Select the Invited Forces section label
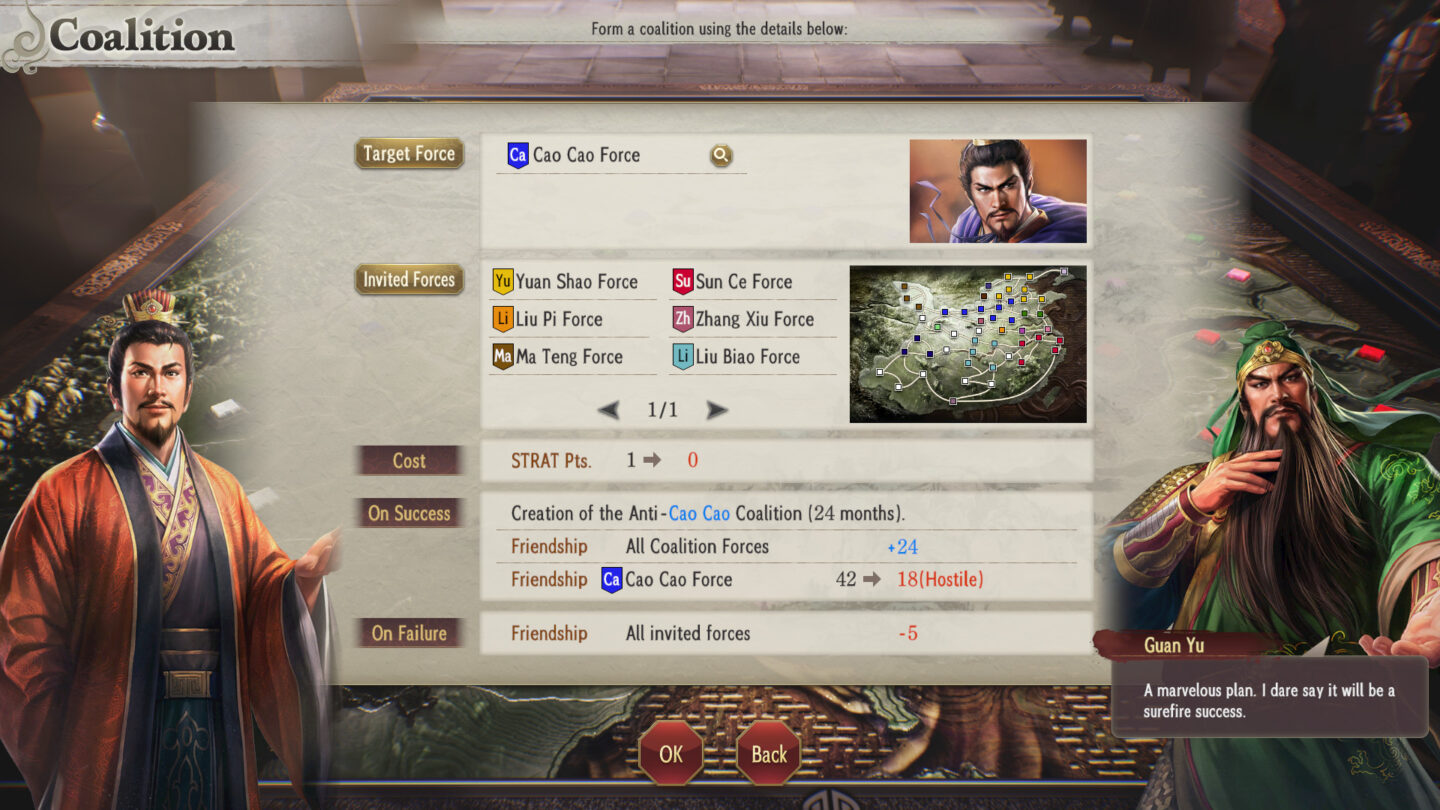The width and height of the screenshot is (1440, 810). click(408, 281)
